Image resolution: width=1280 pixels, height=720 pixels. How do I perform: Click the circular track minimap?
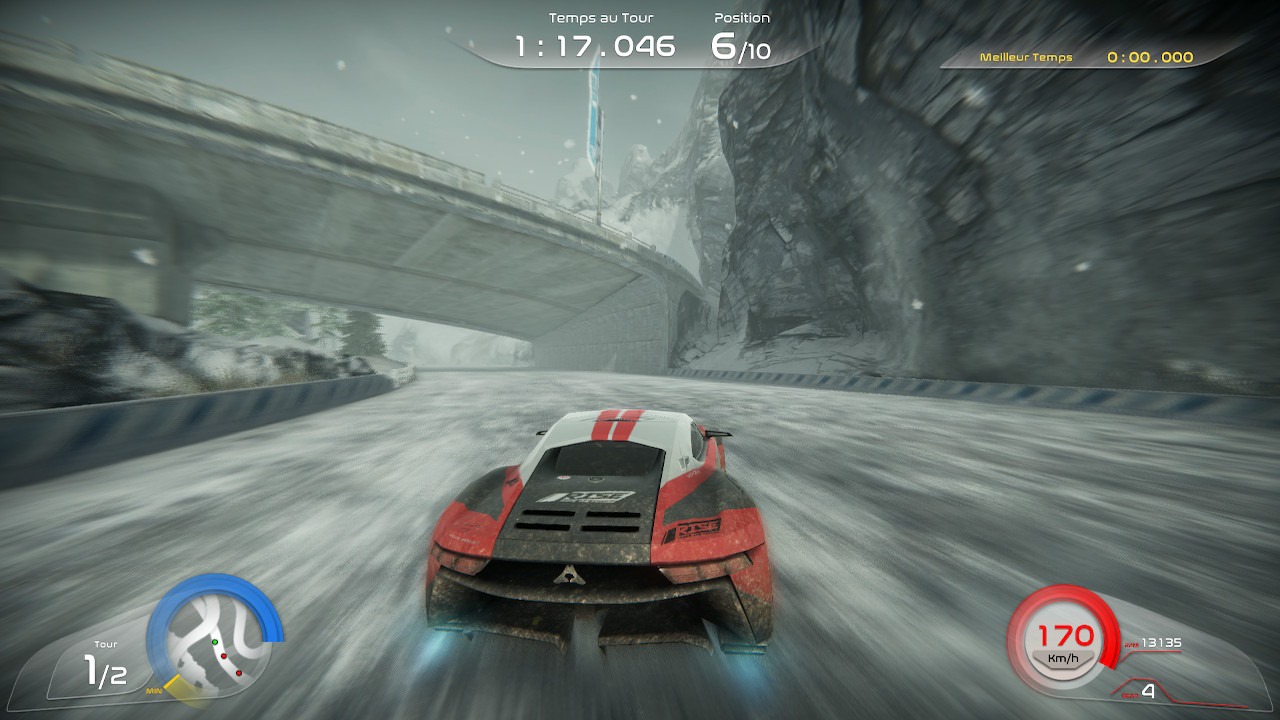[x=215, y=640]
